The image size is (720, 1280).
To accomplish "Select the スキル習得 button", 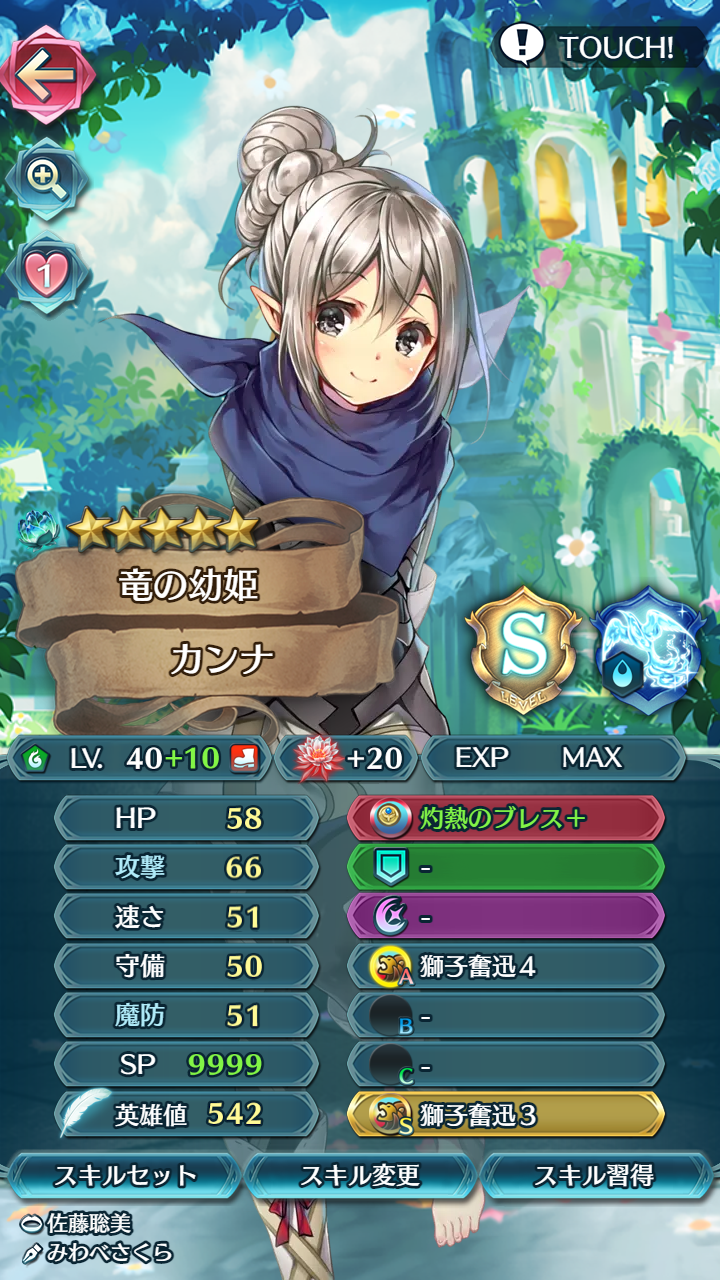I will (x=596, y=1176).
